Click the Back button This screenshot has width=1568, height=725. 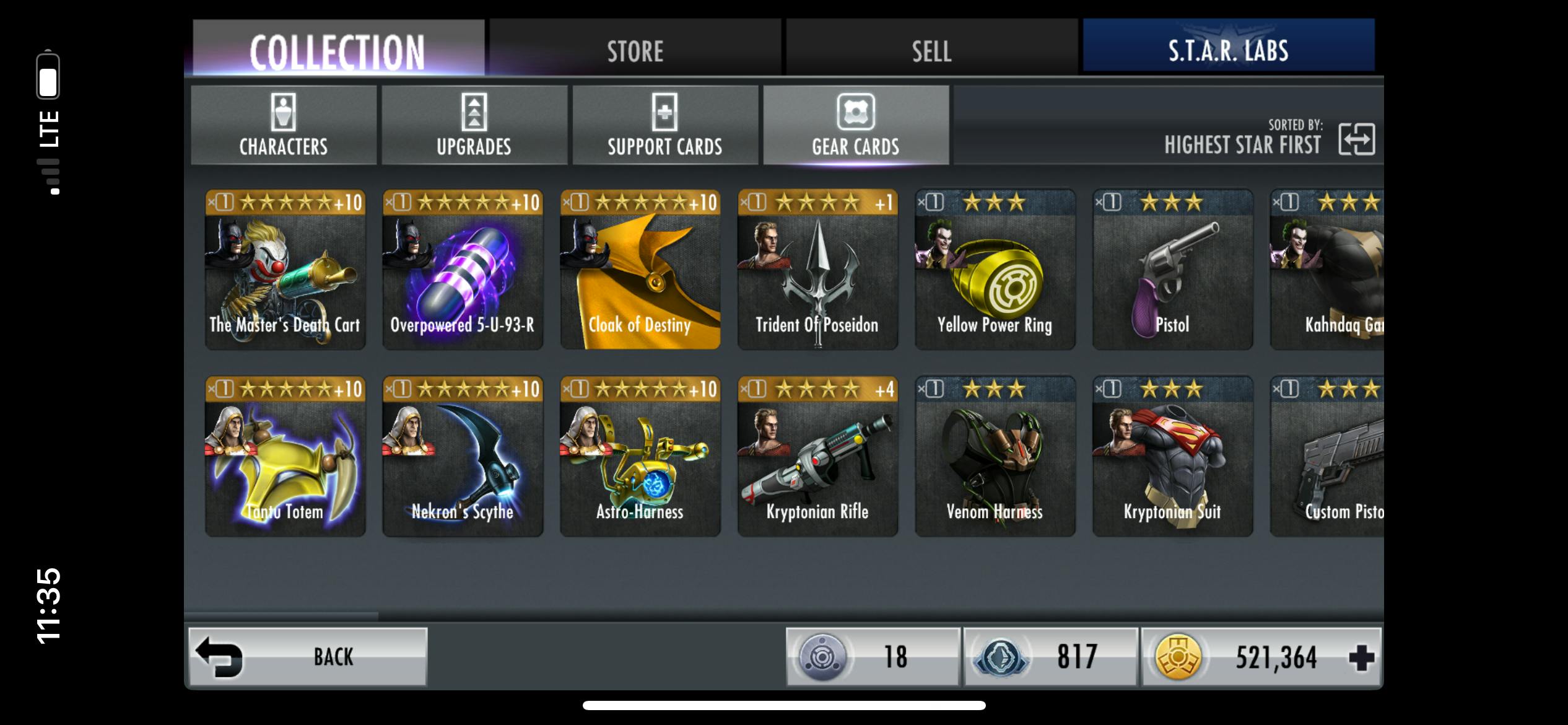click(x=308, y=657)
